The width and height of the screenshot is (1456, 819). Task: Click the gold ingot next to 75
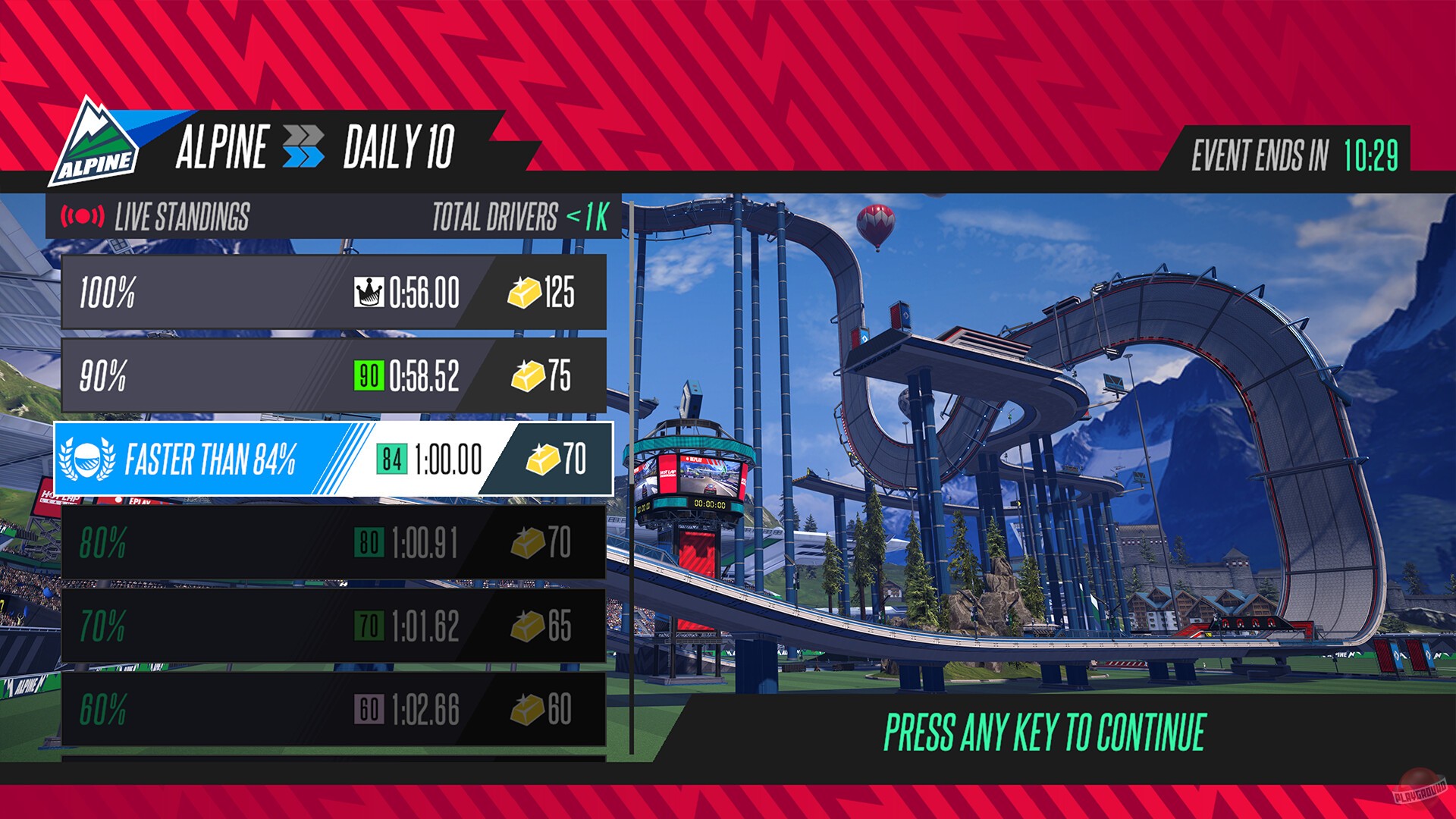(529, 377)
